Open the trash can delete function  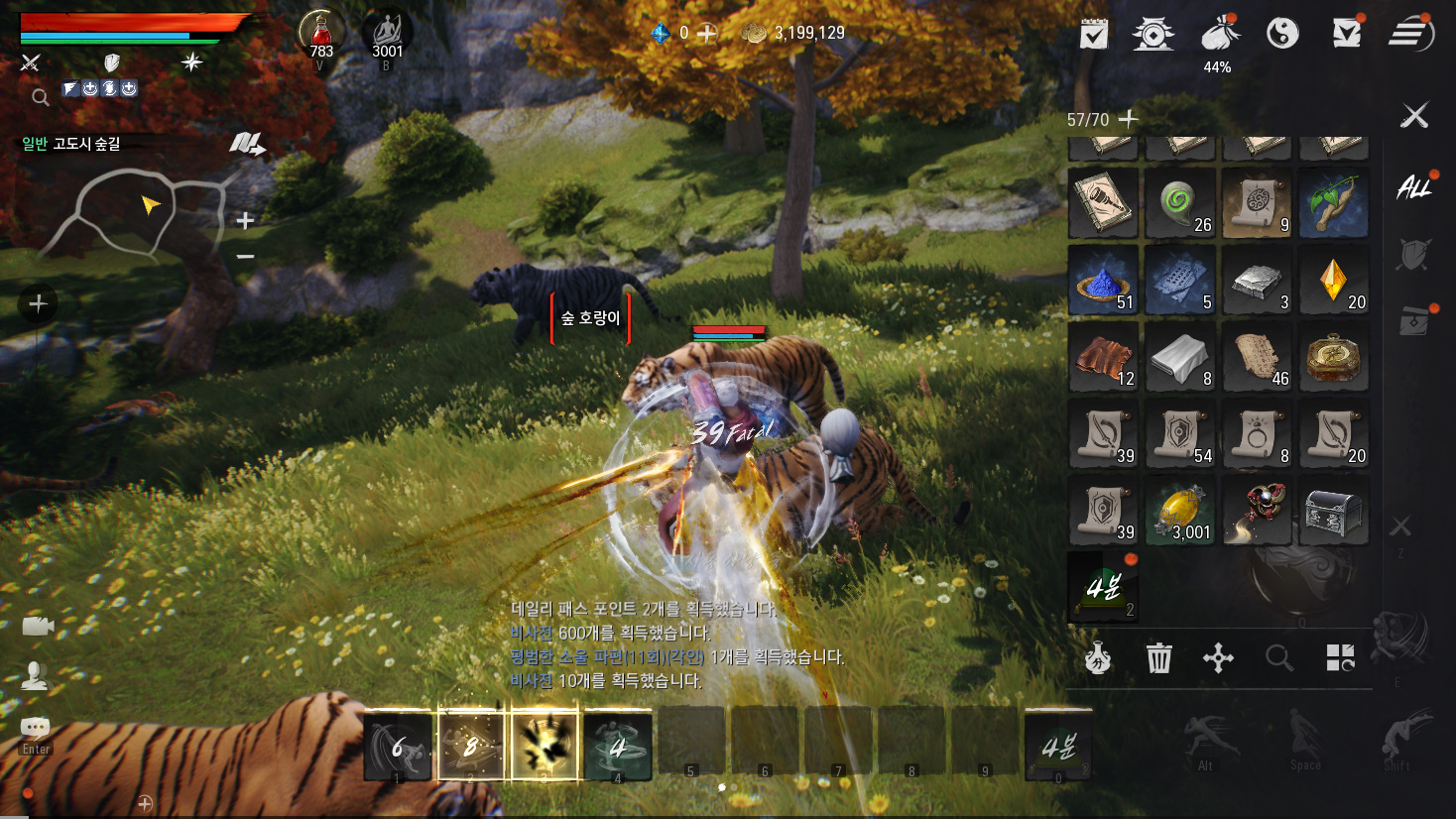1158,657
